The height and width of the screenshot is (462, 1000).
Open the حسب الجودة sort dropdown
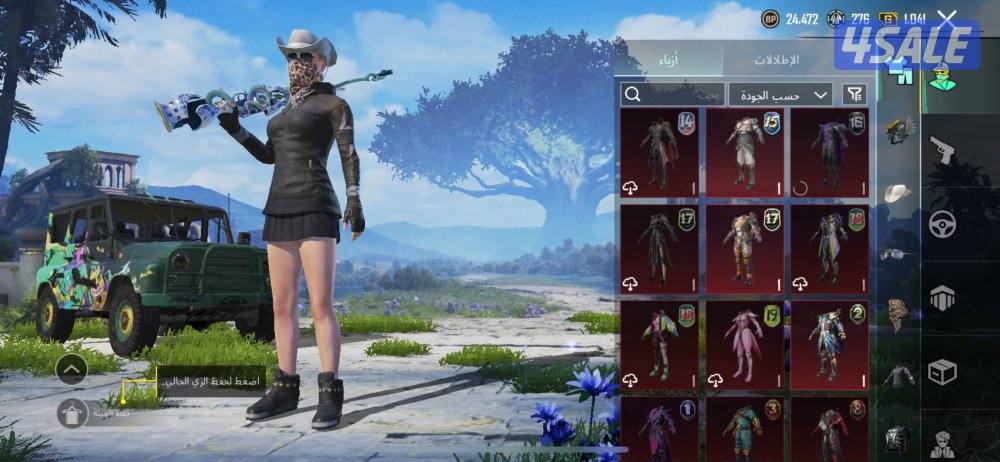[780, 94]
